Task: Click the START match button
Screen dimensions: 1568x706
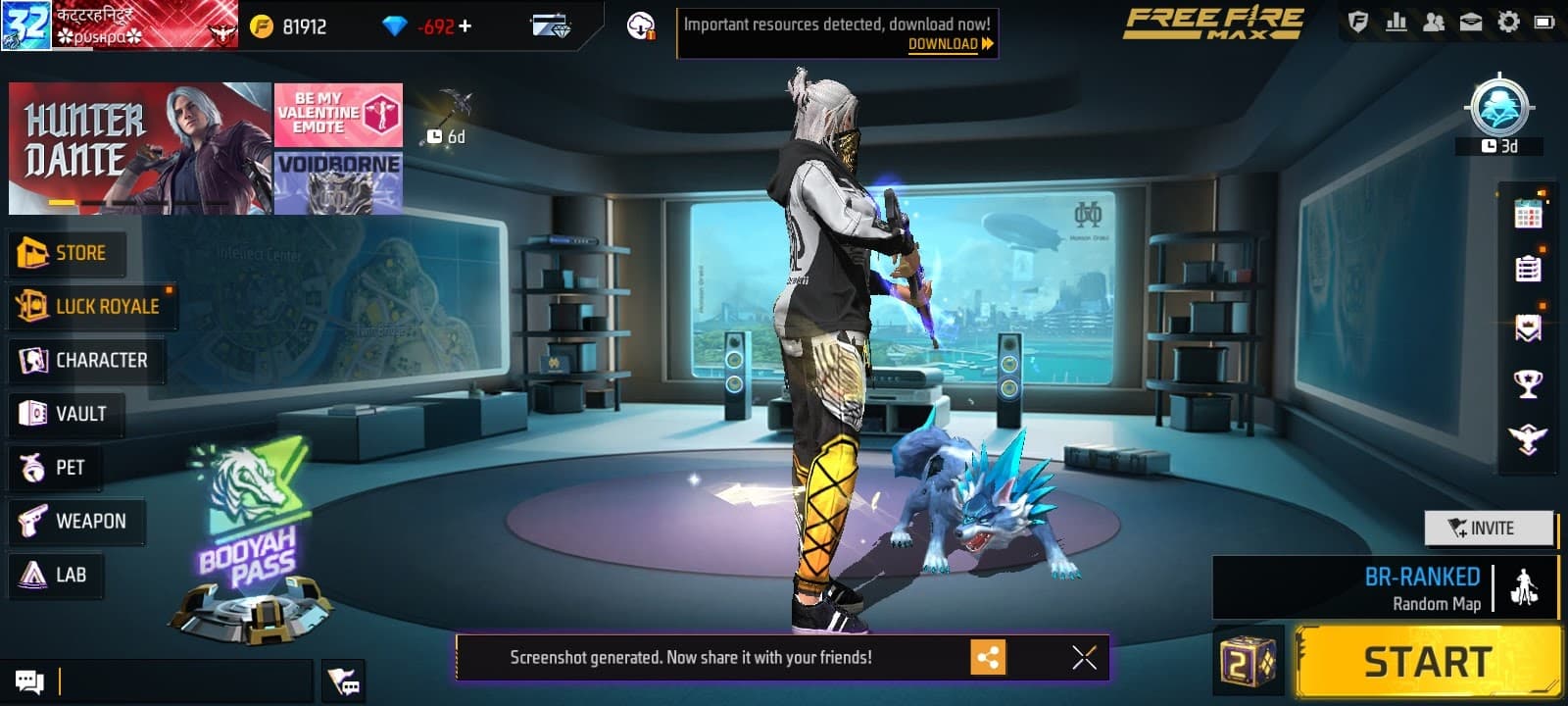Action: (x=1427, y=663)
